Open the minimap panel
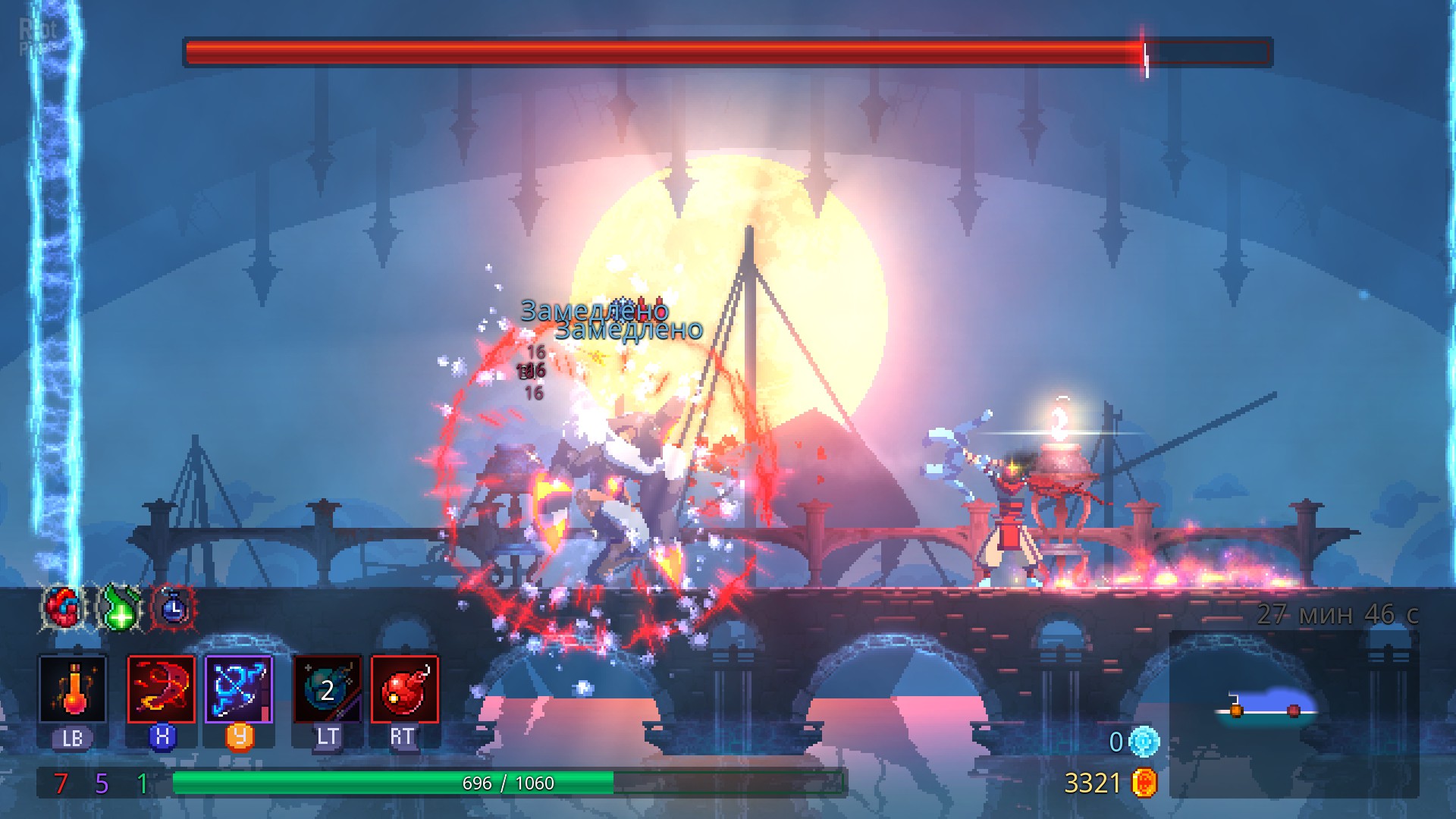Viewport: 1456px width, 819px height. click(1294, 713)
